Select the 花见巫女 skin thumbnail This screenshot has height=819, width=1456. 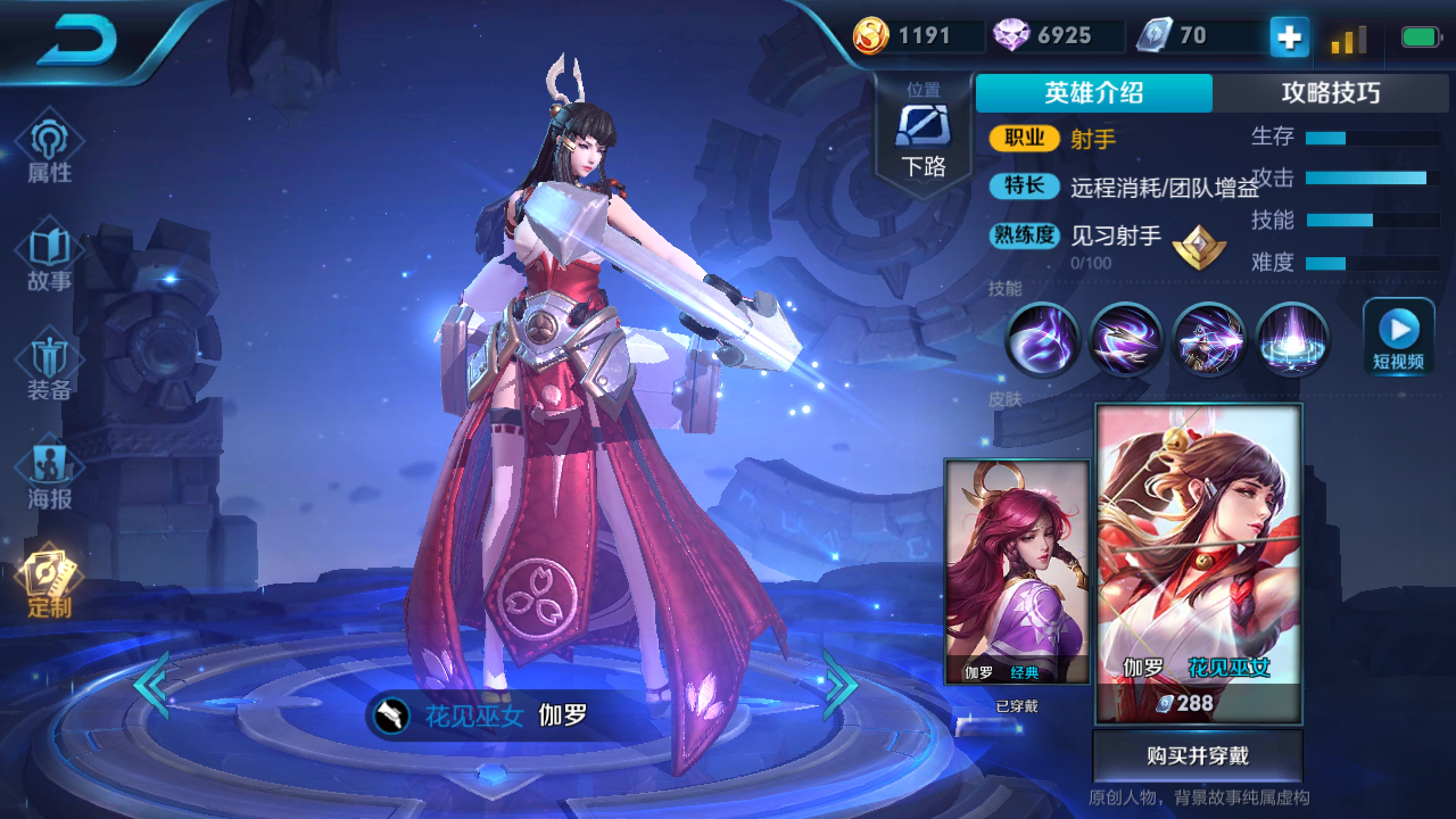coord(1198,563)
